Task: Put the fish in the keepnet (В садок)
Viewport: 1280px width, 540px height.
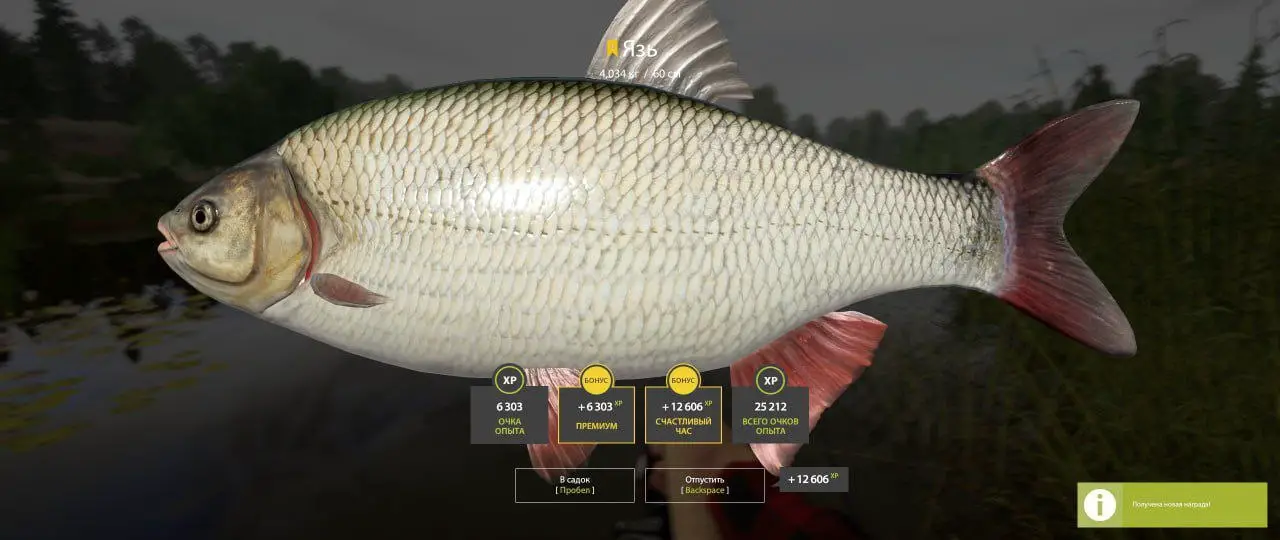Action: (x=574, y=485)
